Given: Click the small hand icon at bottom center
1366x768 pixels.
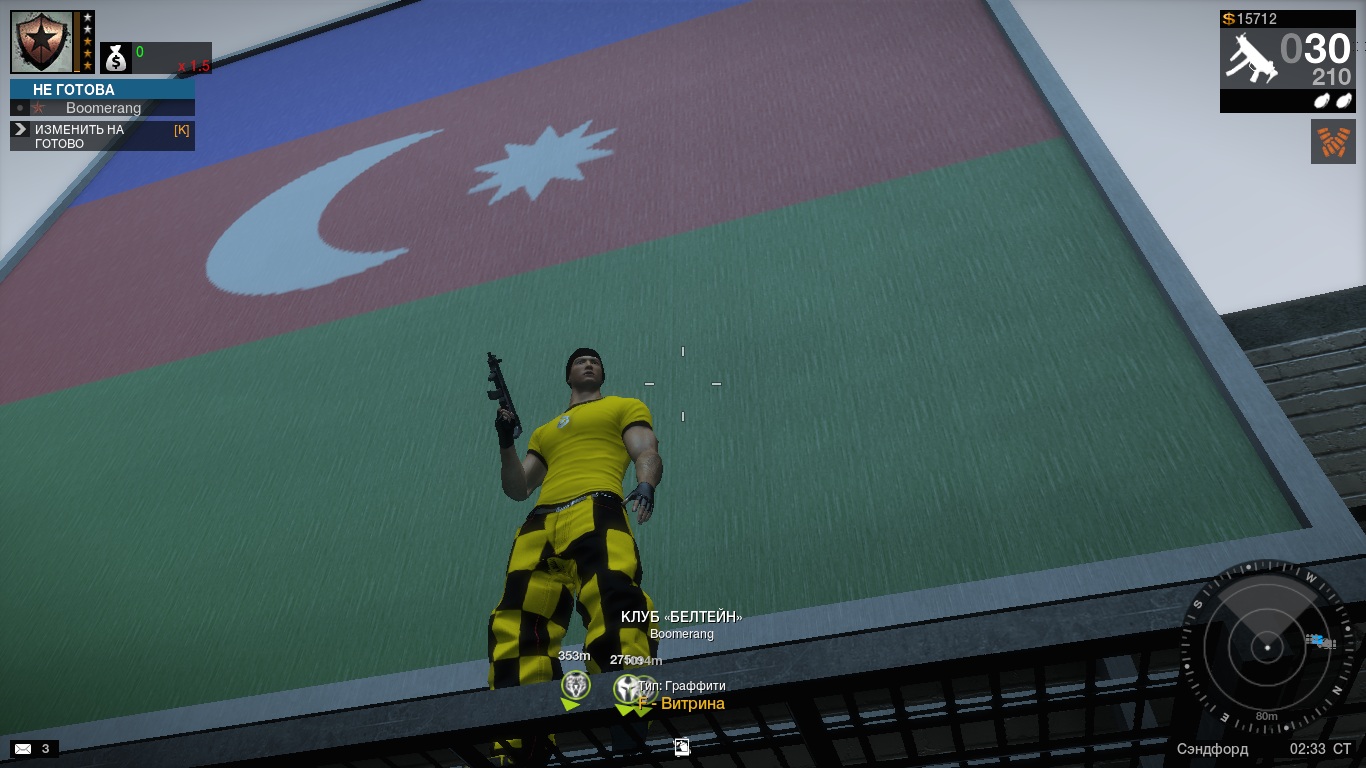Looking at the screenshot, I should pos(682,746).
